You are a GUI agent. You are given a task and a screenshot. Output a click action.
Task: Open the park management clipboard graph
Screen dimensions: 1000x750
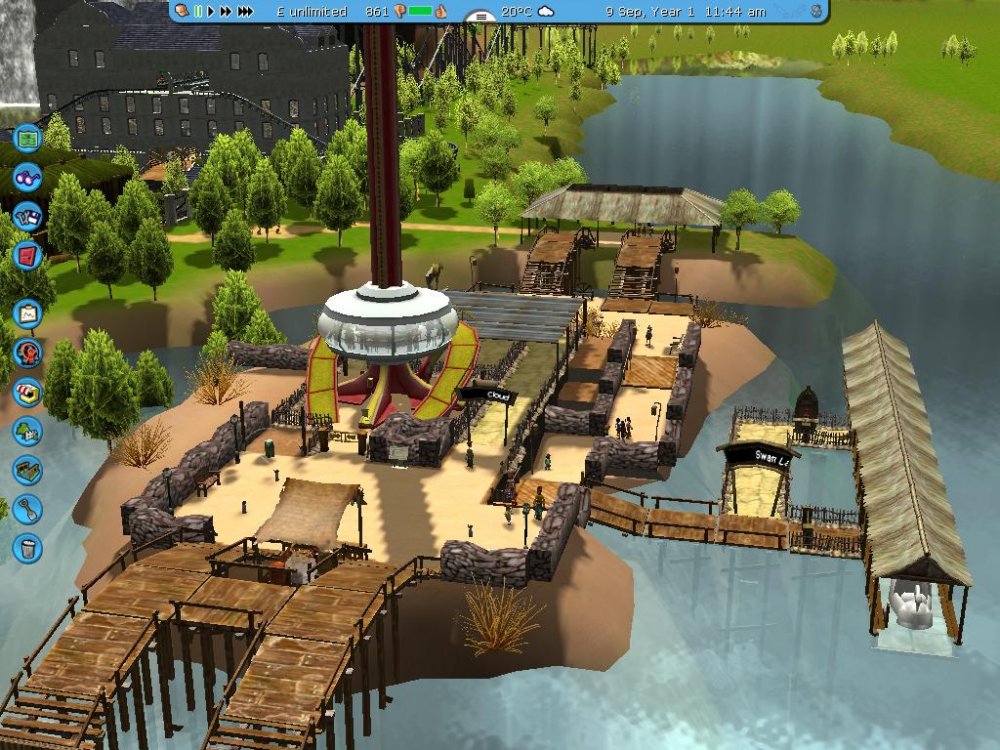(x=28, y=314)
